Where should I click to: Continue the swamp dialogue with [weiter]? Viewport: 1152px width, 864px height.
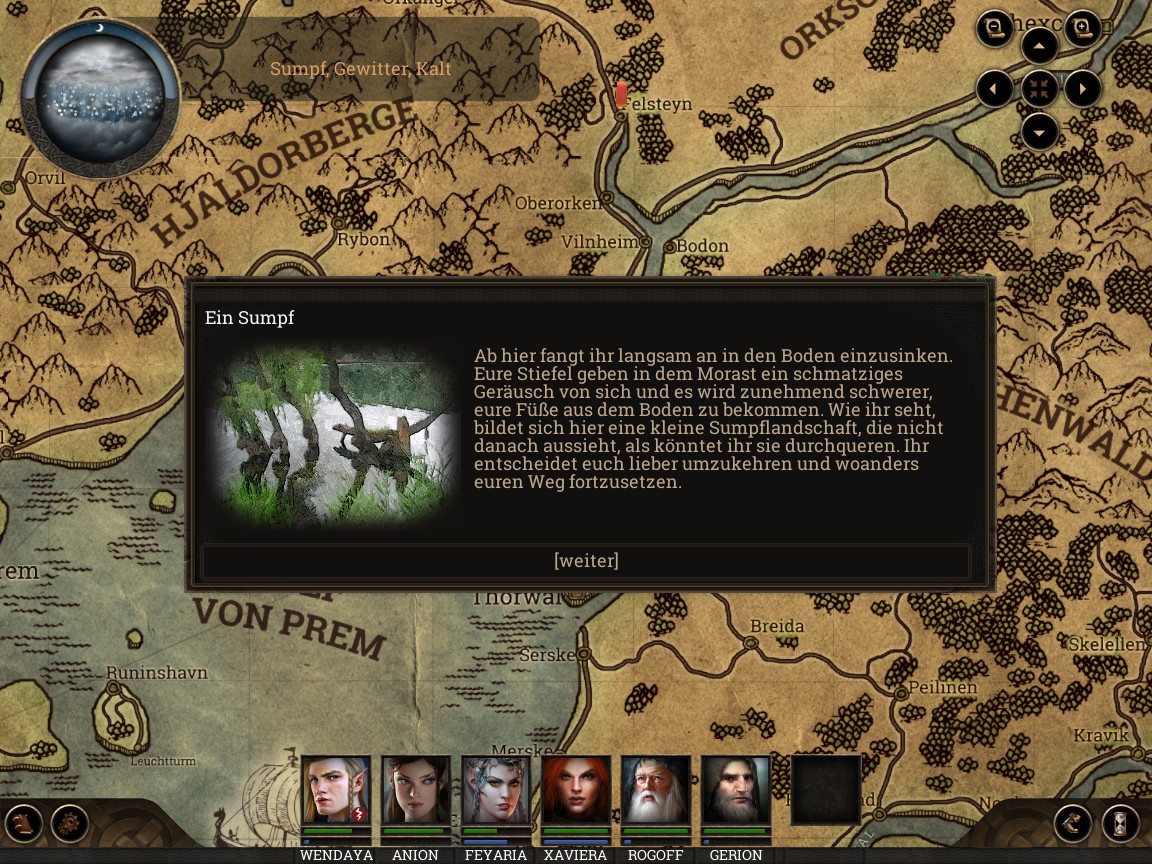586,561
